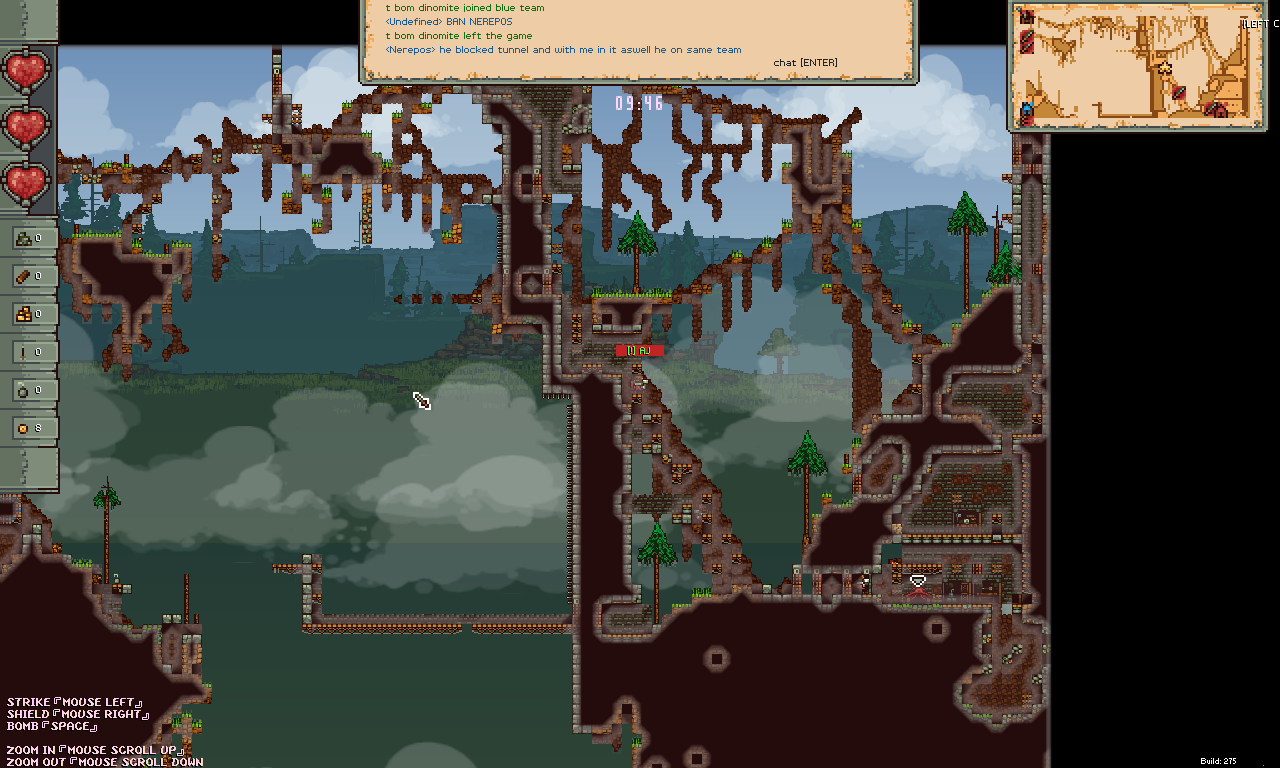Choose the gold bars resource slot
The height and width of the screenshot is (768, 1280).
click(29, 314)
